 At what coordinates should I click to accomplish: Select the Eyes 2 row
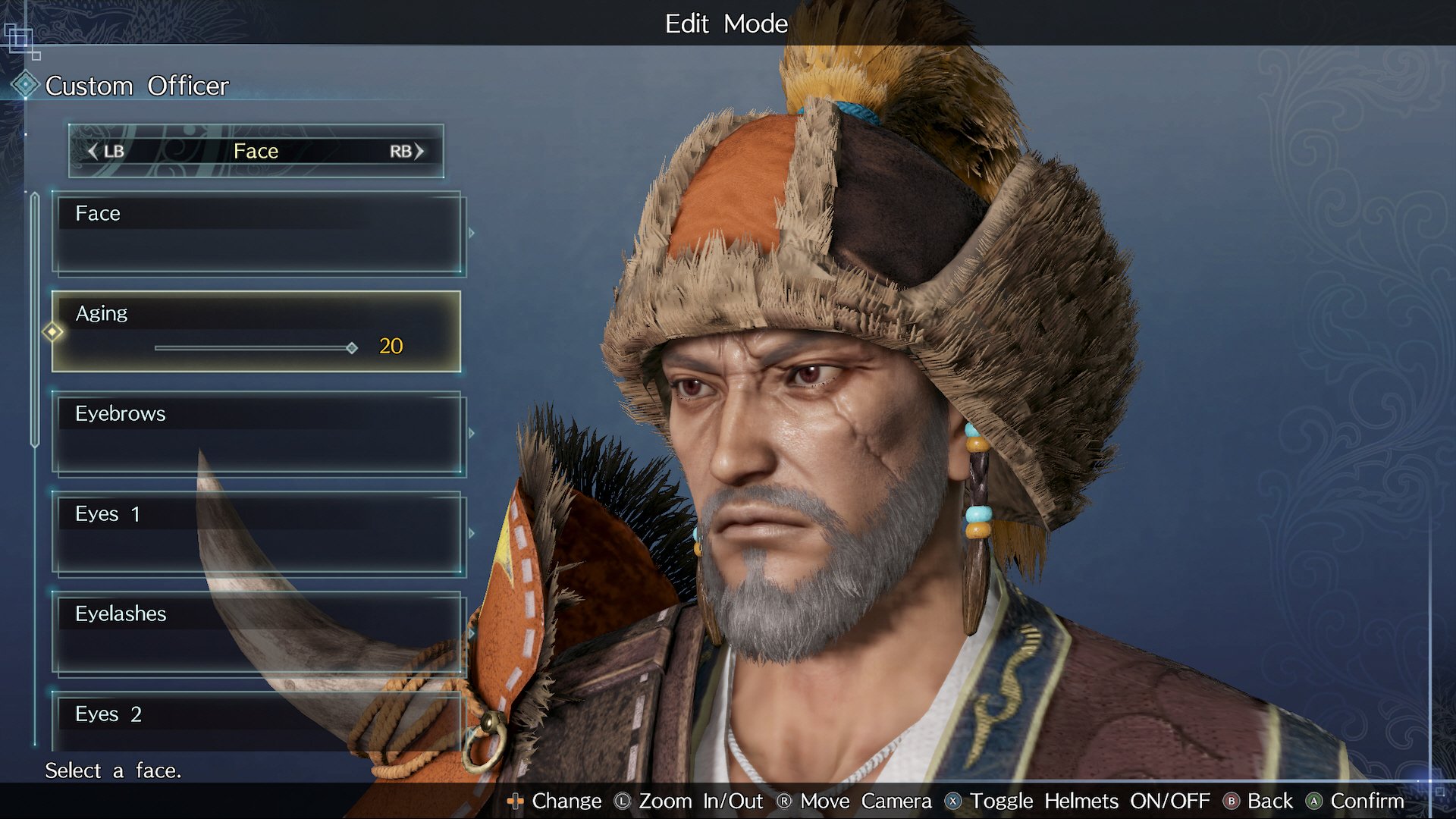click(258, 717)
